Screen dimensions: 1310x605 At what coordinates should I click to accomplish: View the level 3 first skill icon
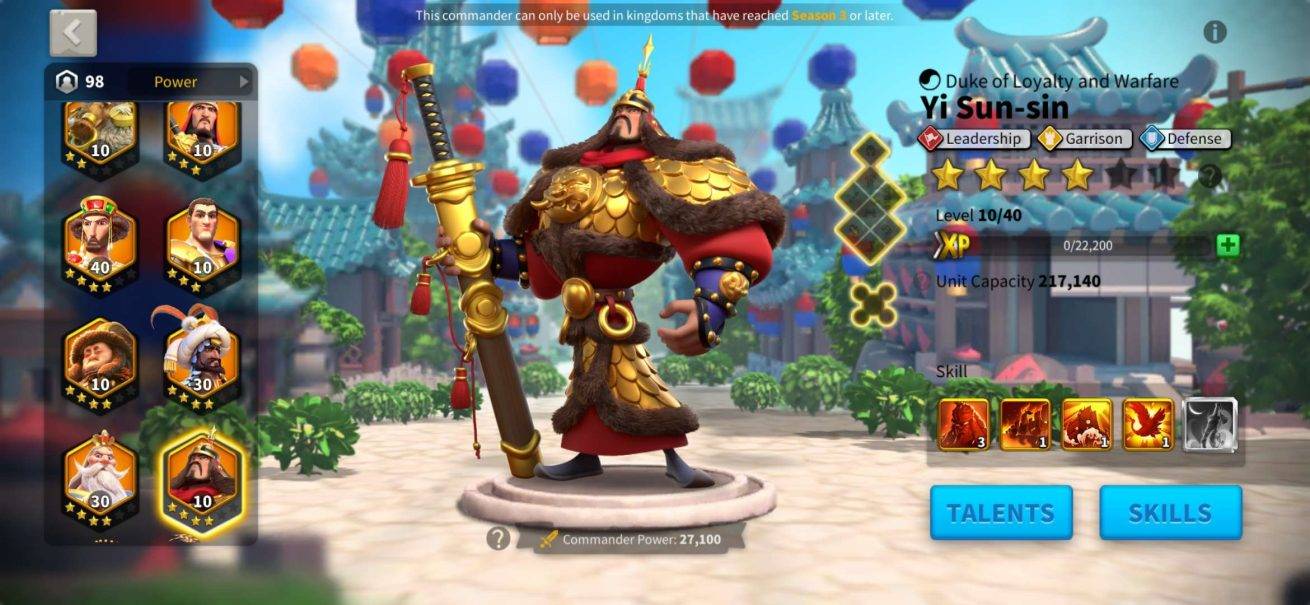(x=964, y=424)
